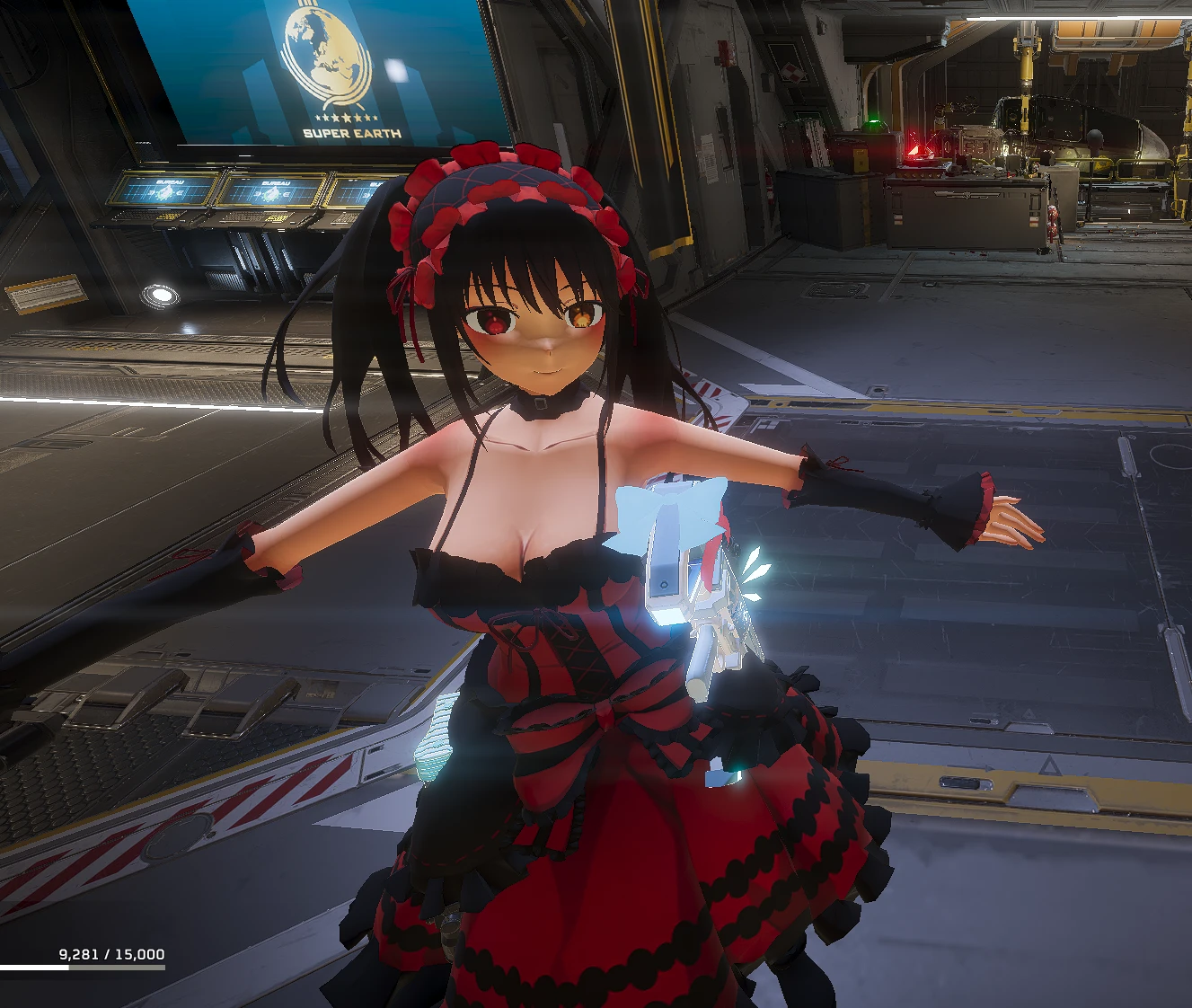Click the middle BUREAU terminal torch icon

coord(271,192)
